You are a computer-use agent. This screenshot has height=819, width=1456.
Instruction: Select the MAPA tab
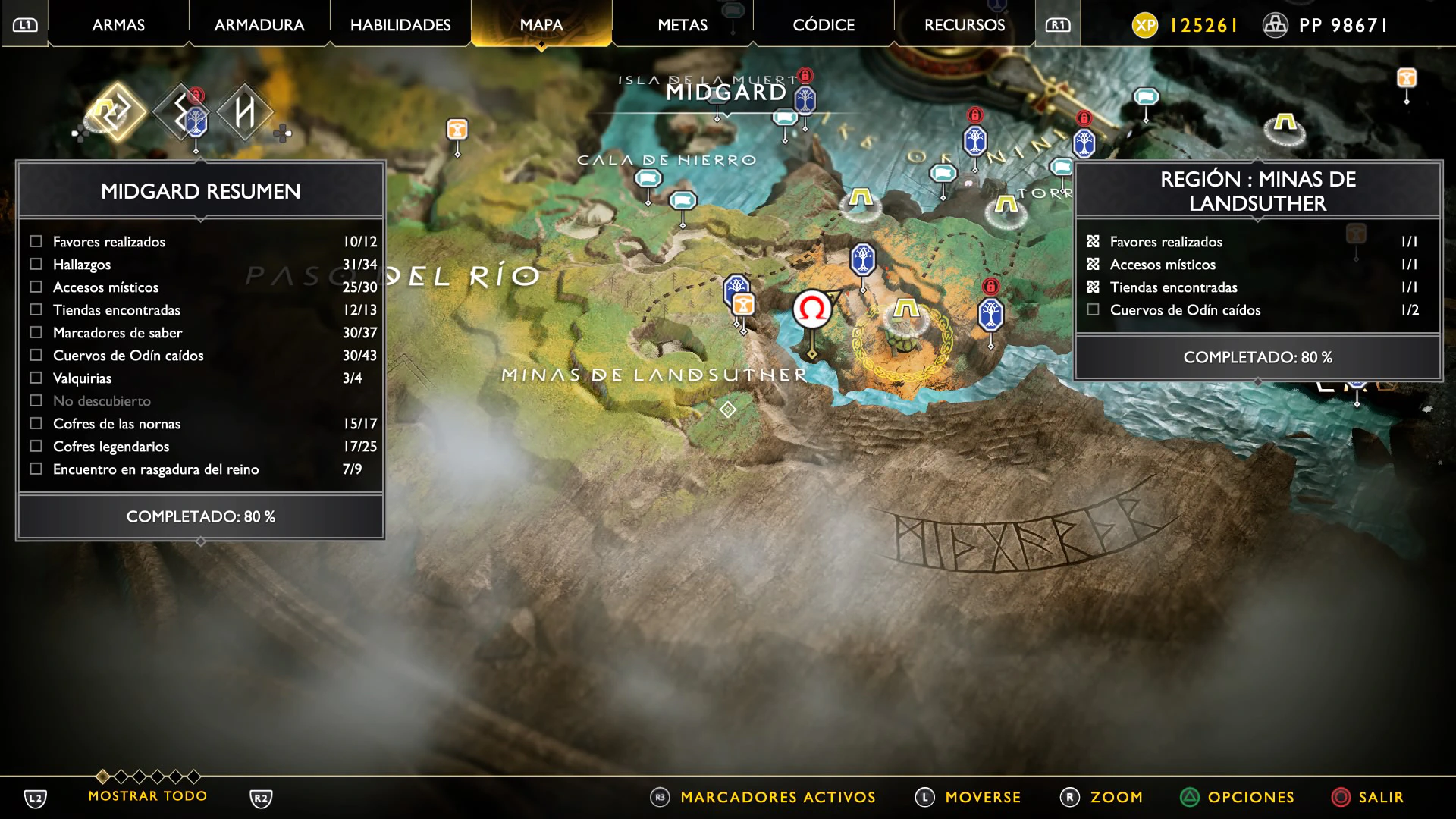541,25
